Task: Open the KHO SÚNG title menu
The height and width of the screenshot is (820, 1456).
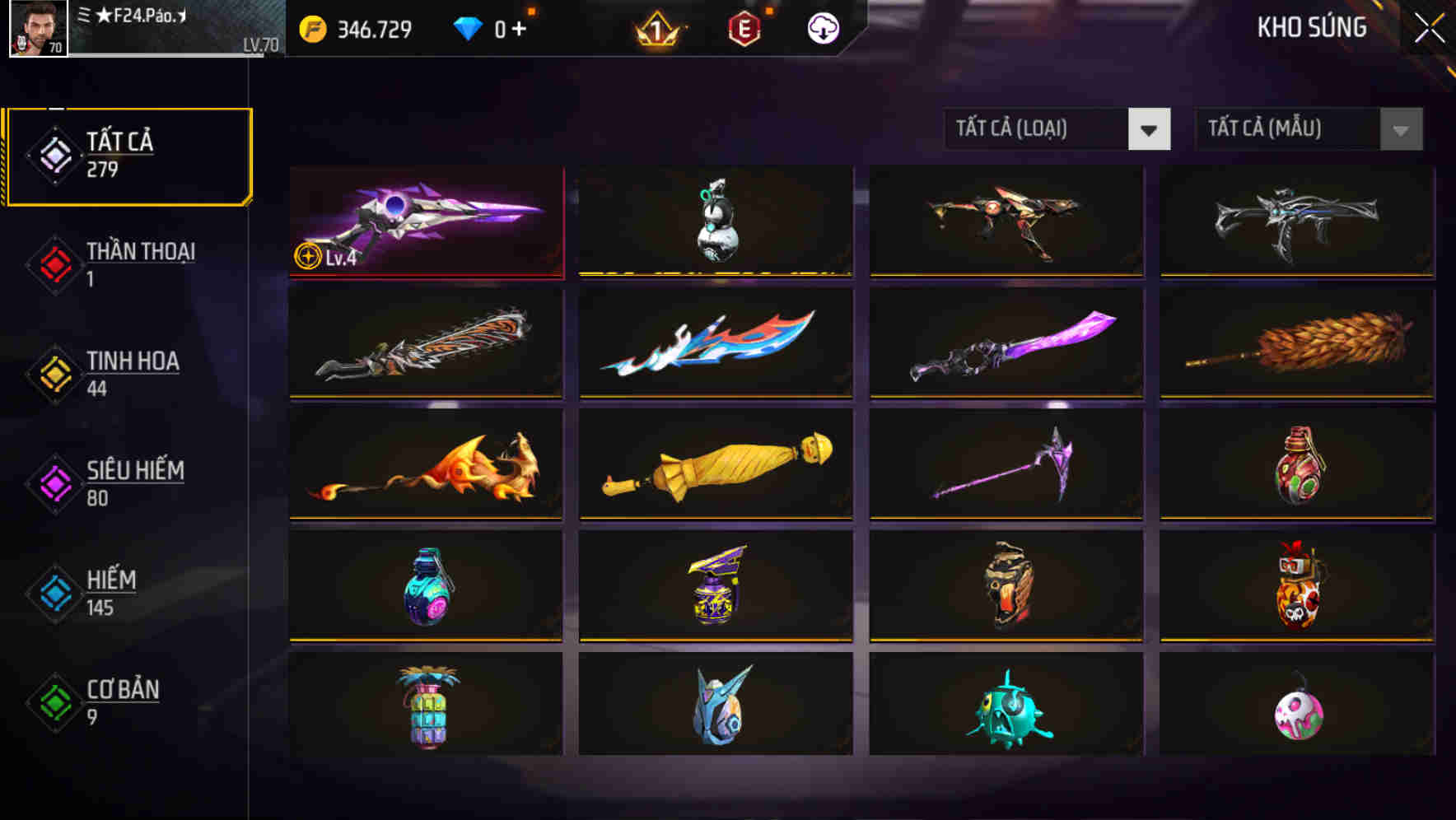Action: (x=1311, y=27)
